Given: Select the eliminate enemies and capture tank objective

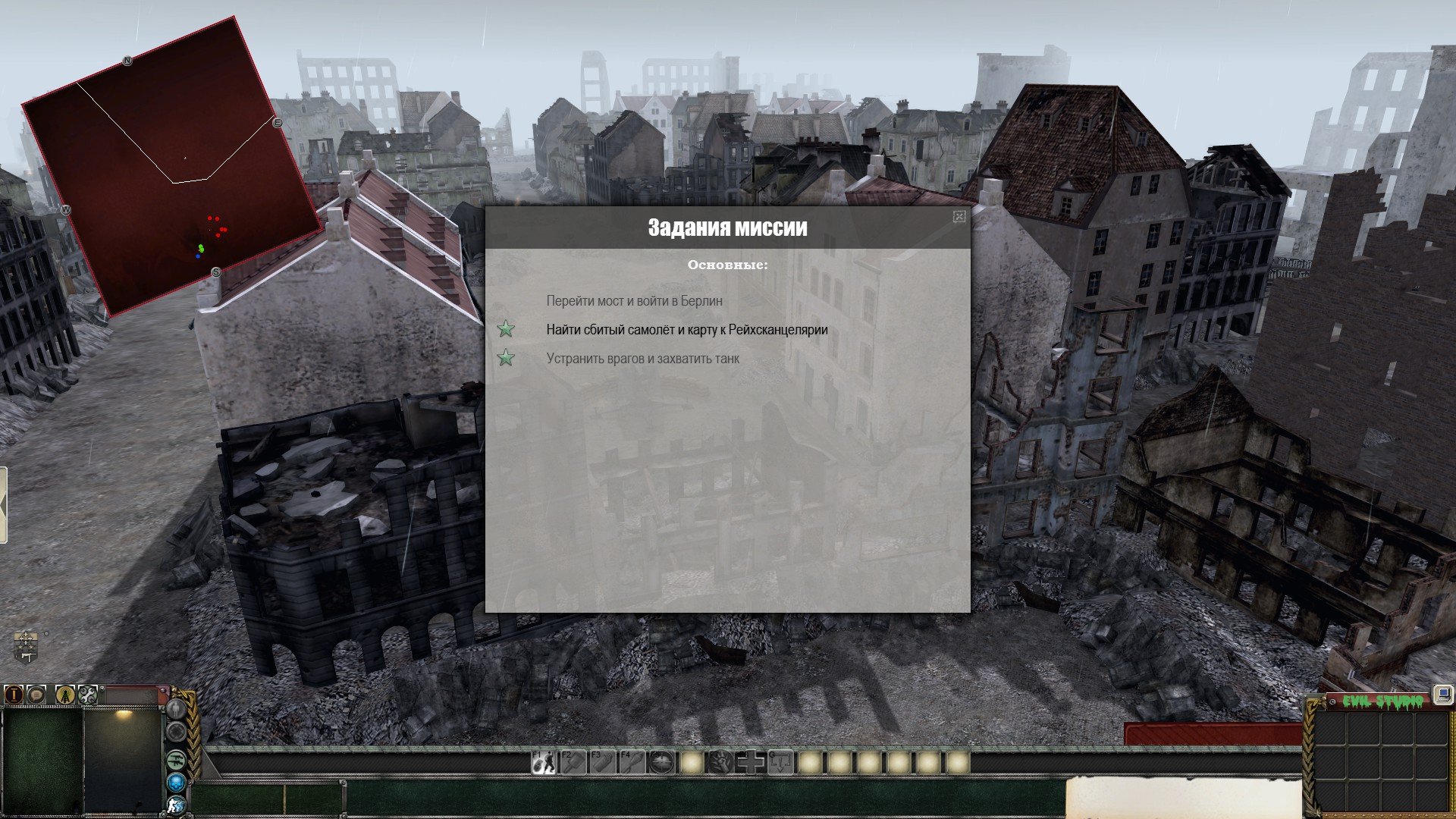Looking at the screenshot, I should click(642, 359).
